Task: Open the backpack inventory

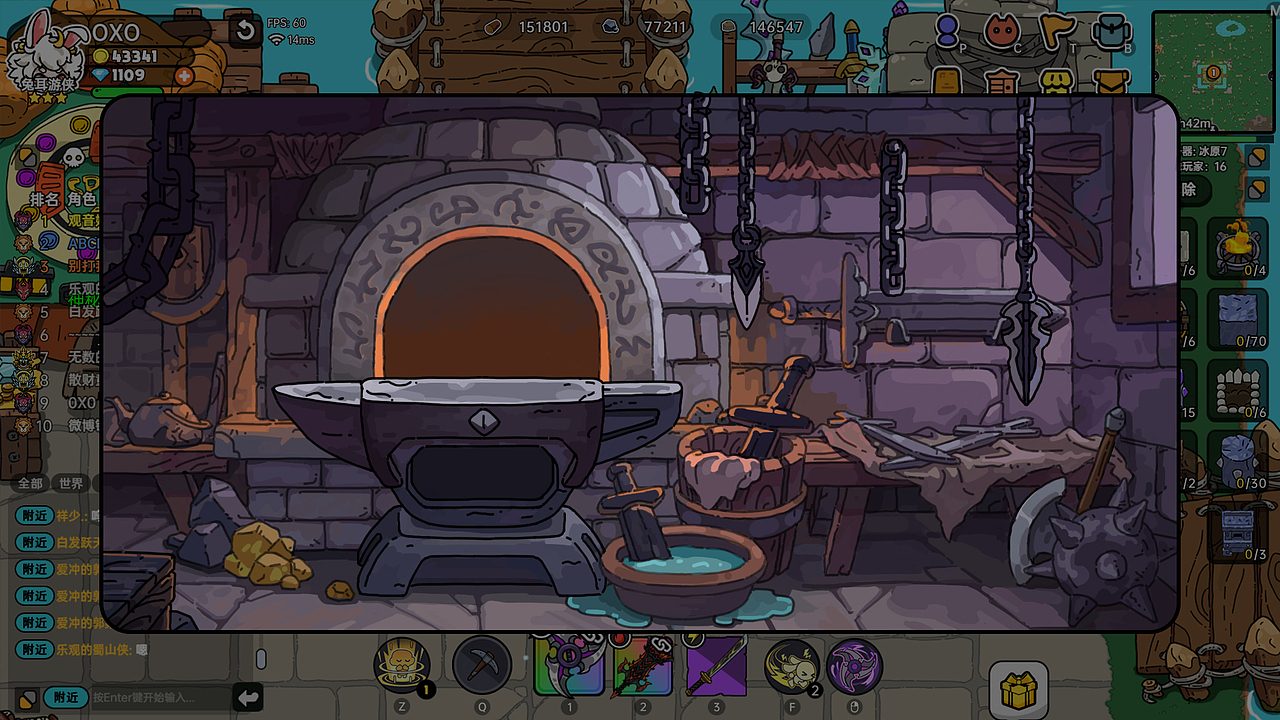Action: [x=1111, y=32]
